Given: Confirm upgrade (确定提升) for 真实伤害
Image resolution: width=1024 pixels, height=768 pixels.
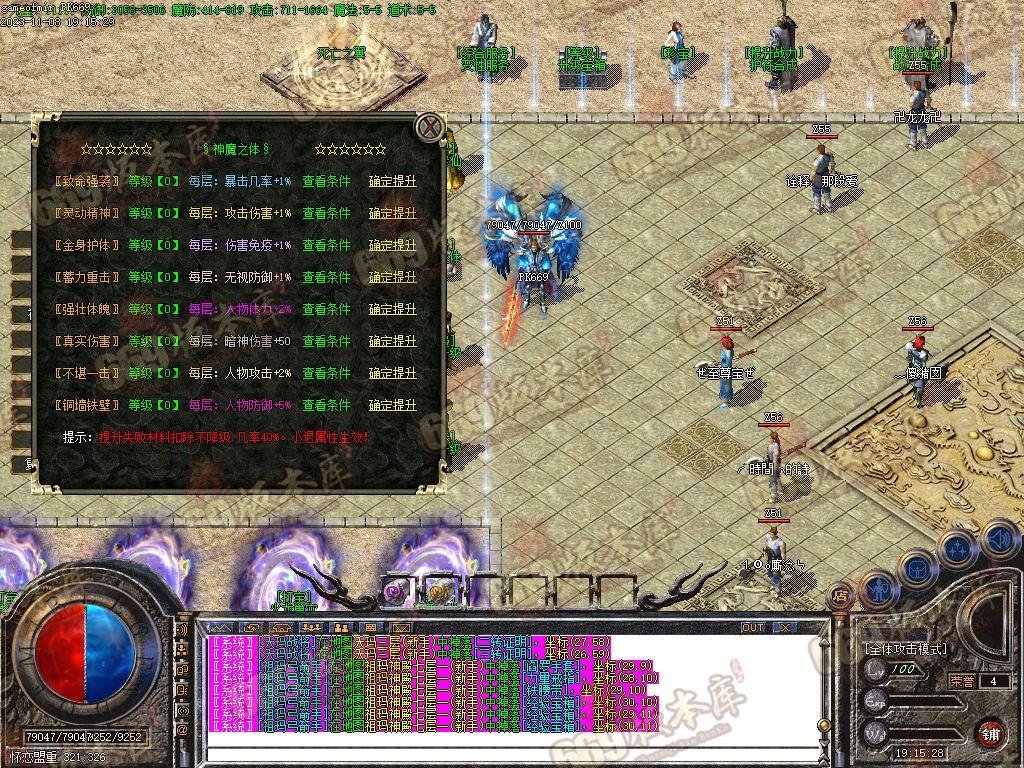Looking at the screenshot, I should tap(392, 341).
